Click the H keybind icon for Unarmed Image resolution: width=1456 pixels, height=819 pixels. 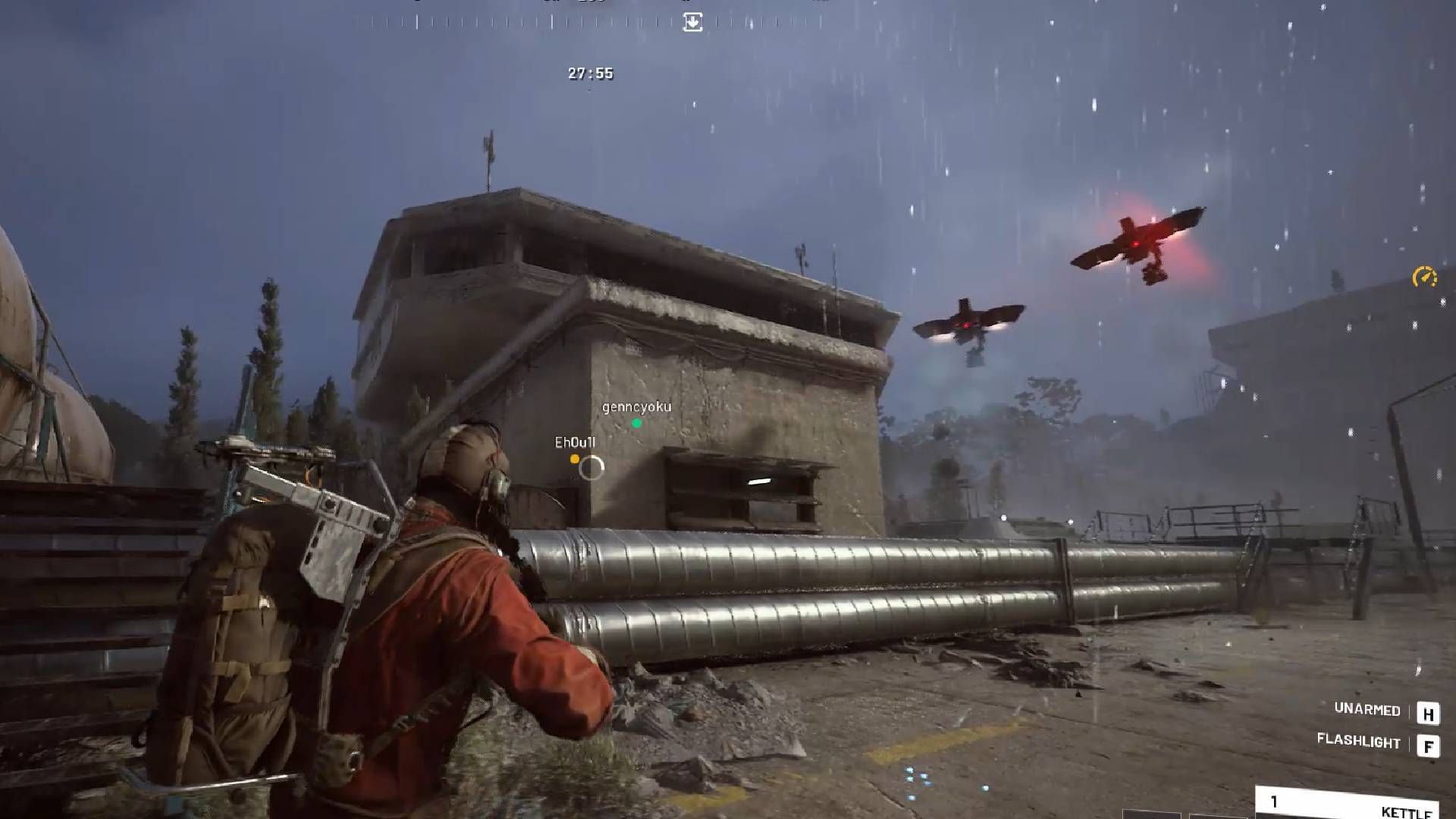[x=1429, y=713]
